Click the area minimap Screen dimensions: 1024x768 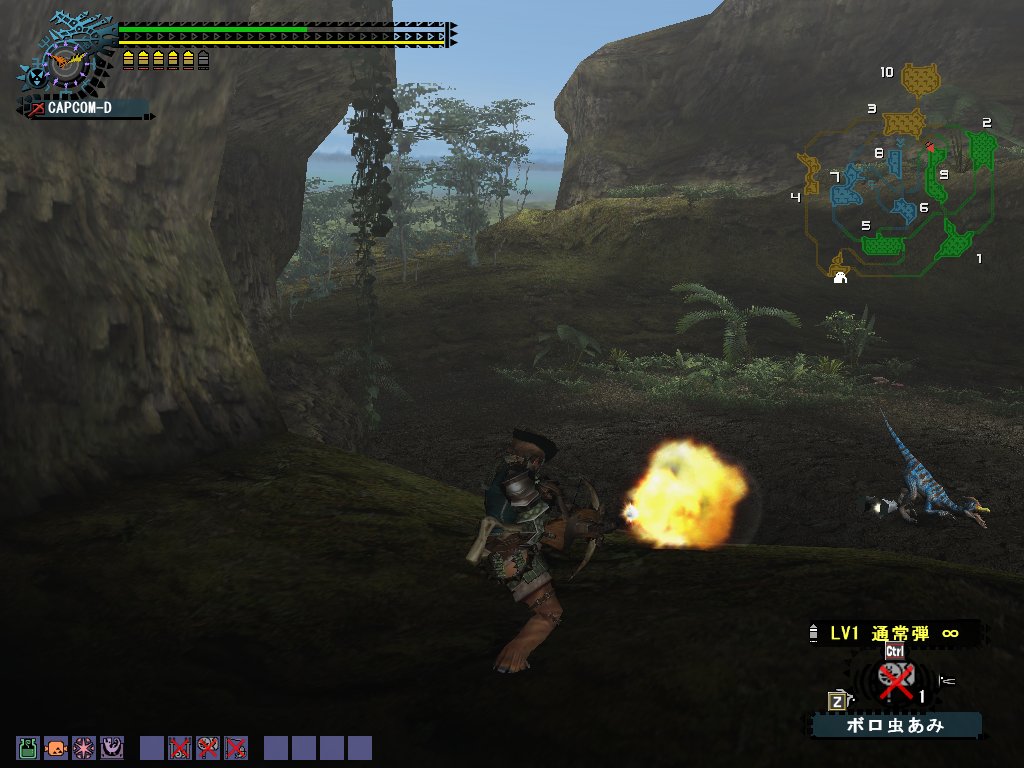click(x=895, y=175)
